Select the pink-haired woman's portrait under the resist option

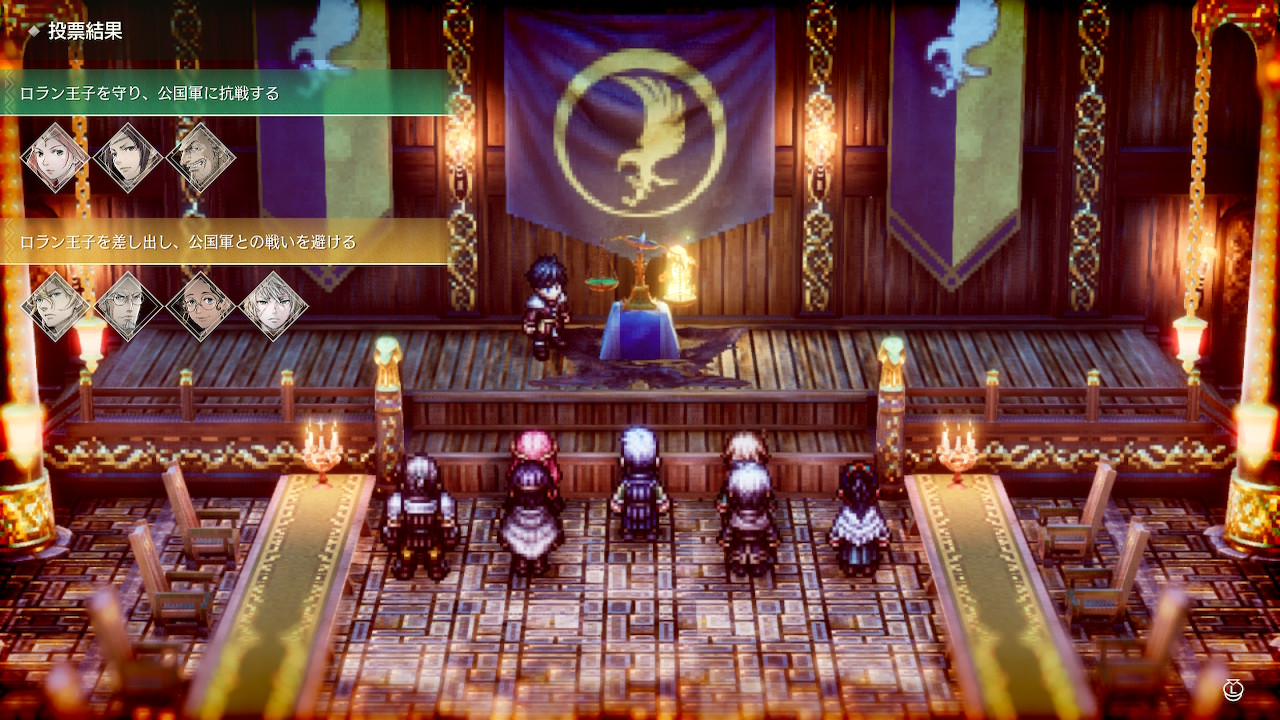[x=55, y=155]
